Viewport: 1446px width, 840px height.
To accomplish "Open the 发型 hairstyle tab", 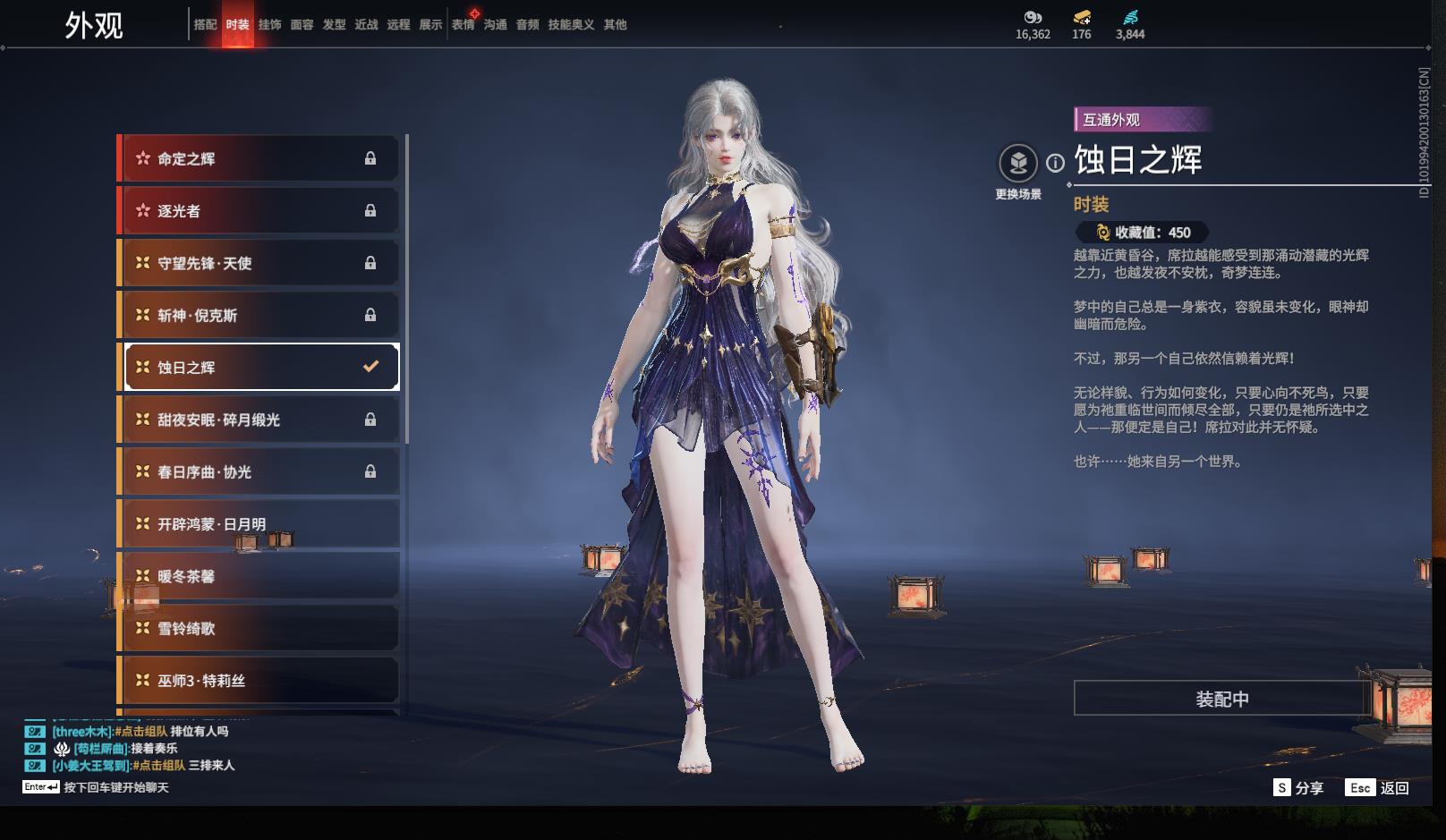I will 334,24.
